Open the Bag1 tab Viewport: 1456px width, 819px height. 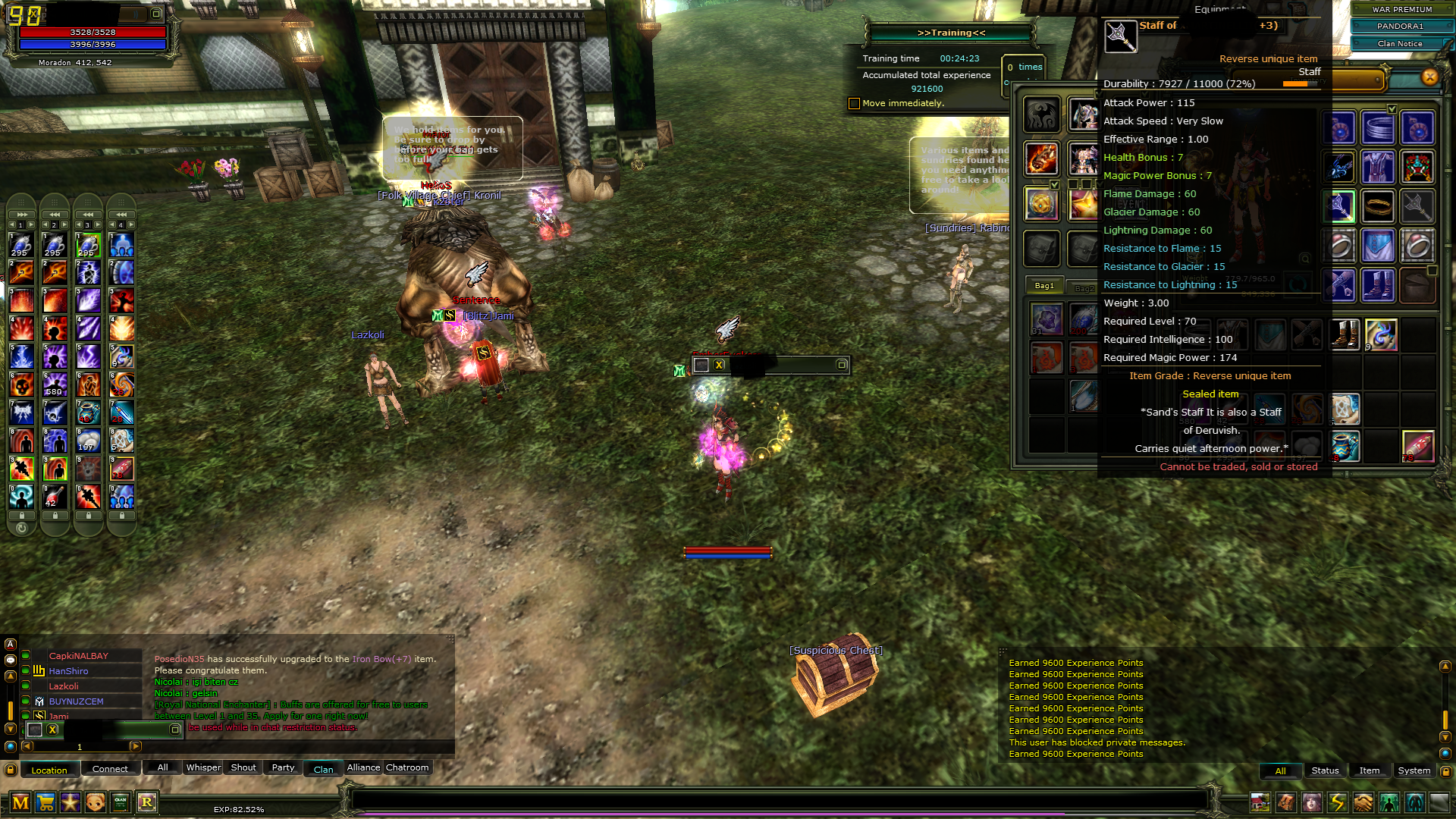point(1044,286)
